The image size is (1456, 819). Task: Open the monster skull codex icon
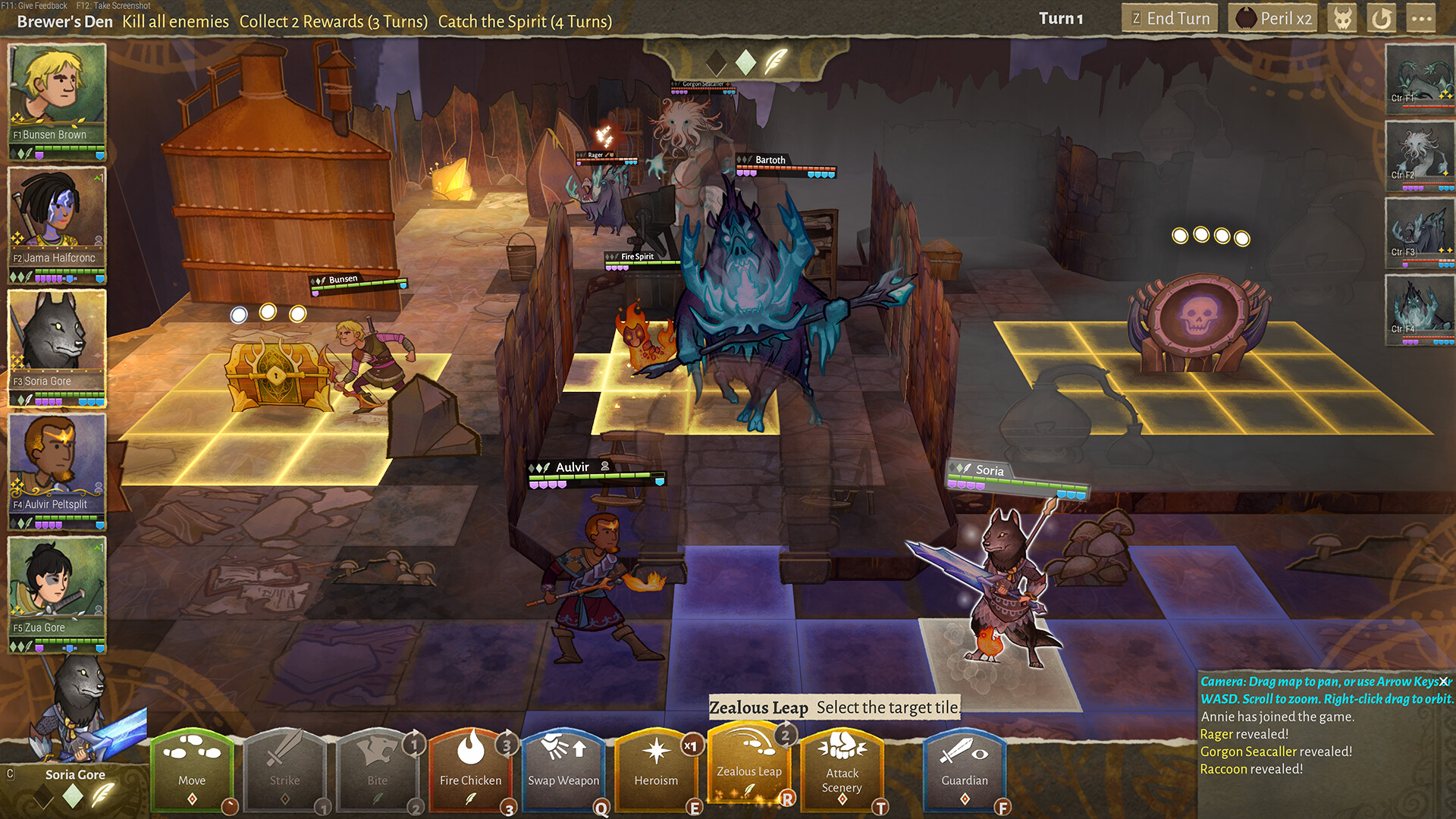click(1342, 18)
